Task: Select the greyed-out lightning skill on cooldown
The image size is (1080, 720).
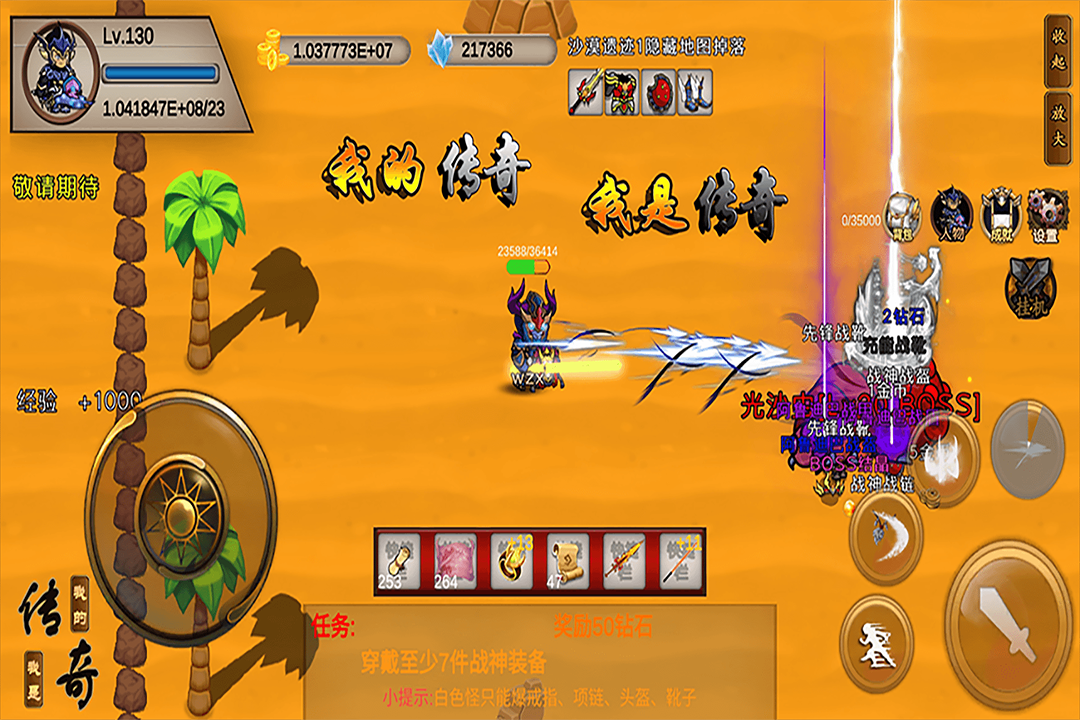Action: click(x=1036, y=446)
